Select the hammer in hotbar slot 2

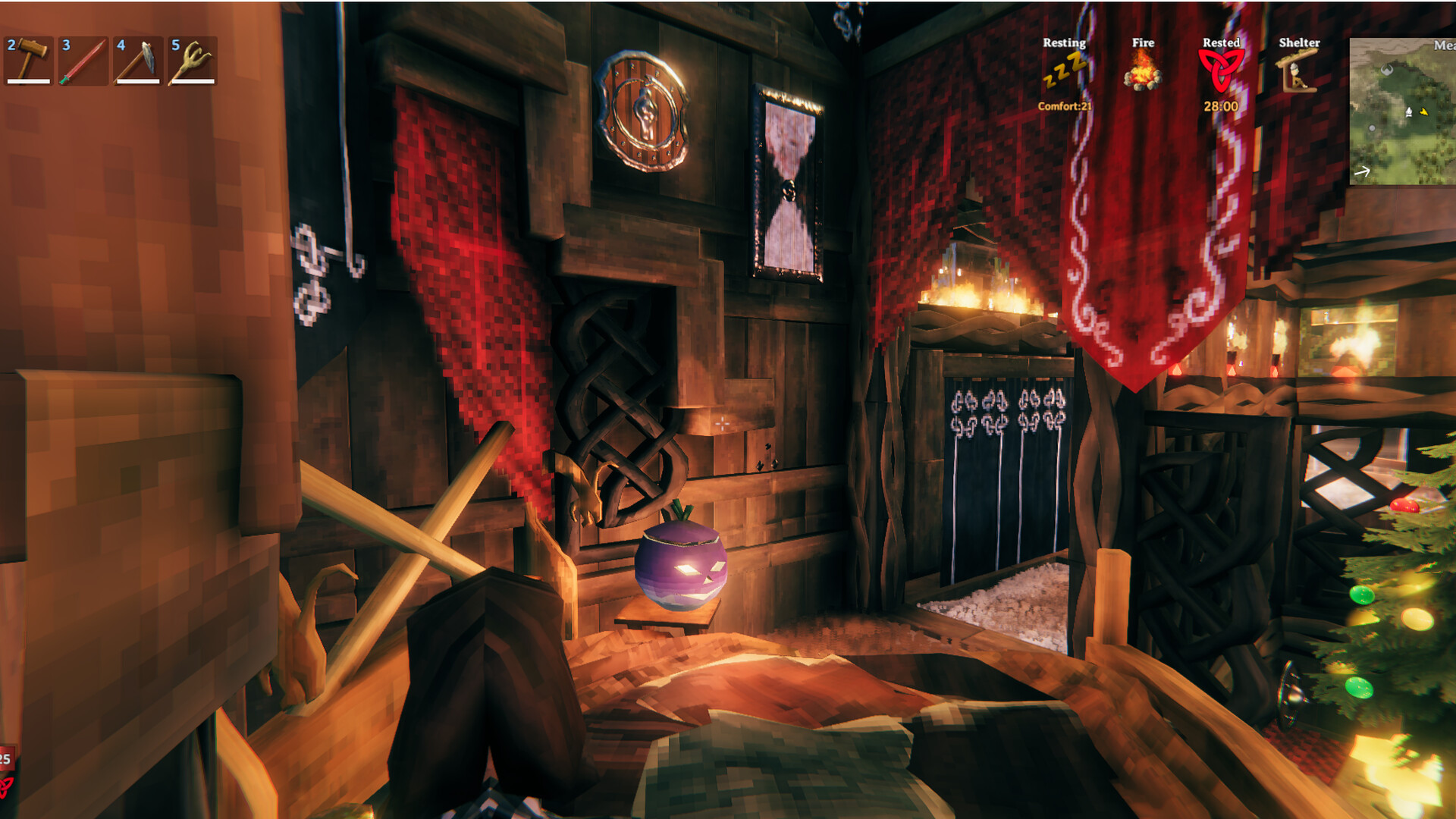coord(29,61)
